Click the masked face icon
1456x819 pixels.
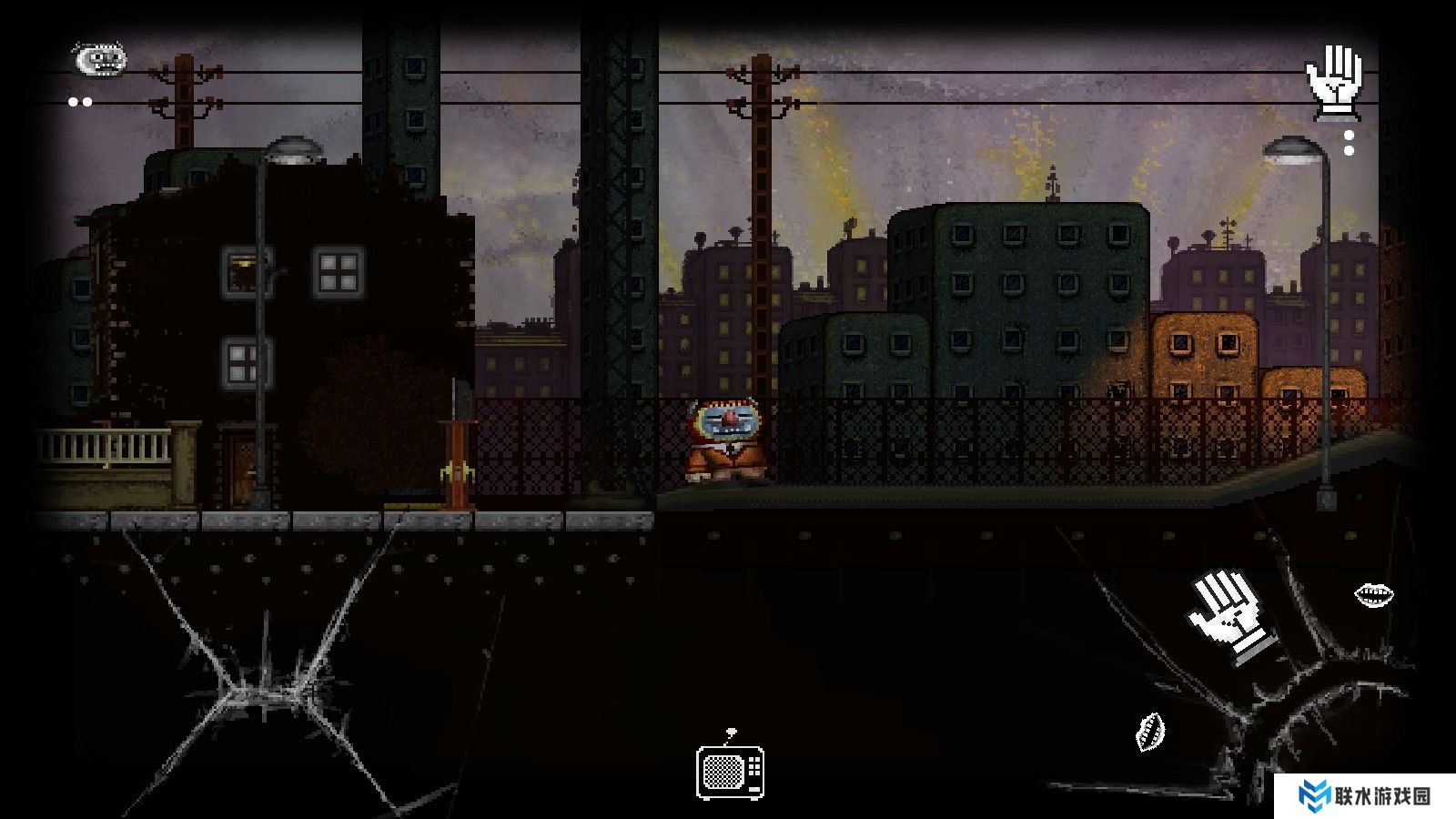click(x=99, y=60)
